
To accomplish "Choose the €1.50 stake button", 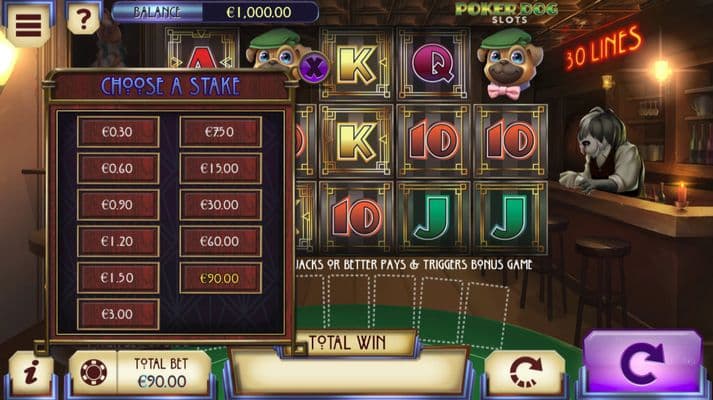I will (118, 278).
